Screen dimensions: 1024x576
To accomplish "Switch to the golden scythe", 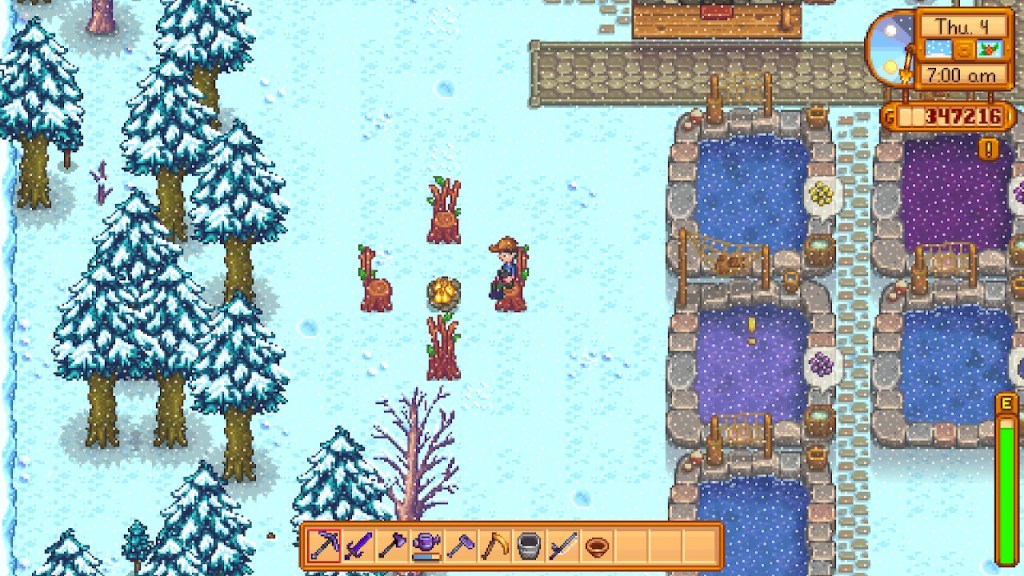I will click(494, 546).
